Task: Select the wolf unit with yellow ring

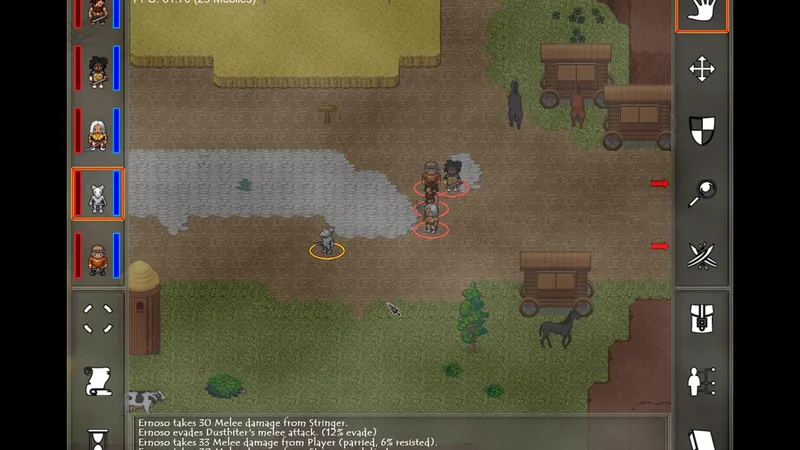Action: [x=326, y=241]
